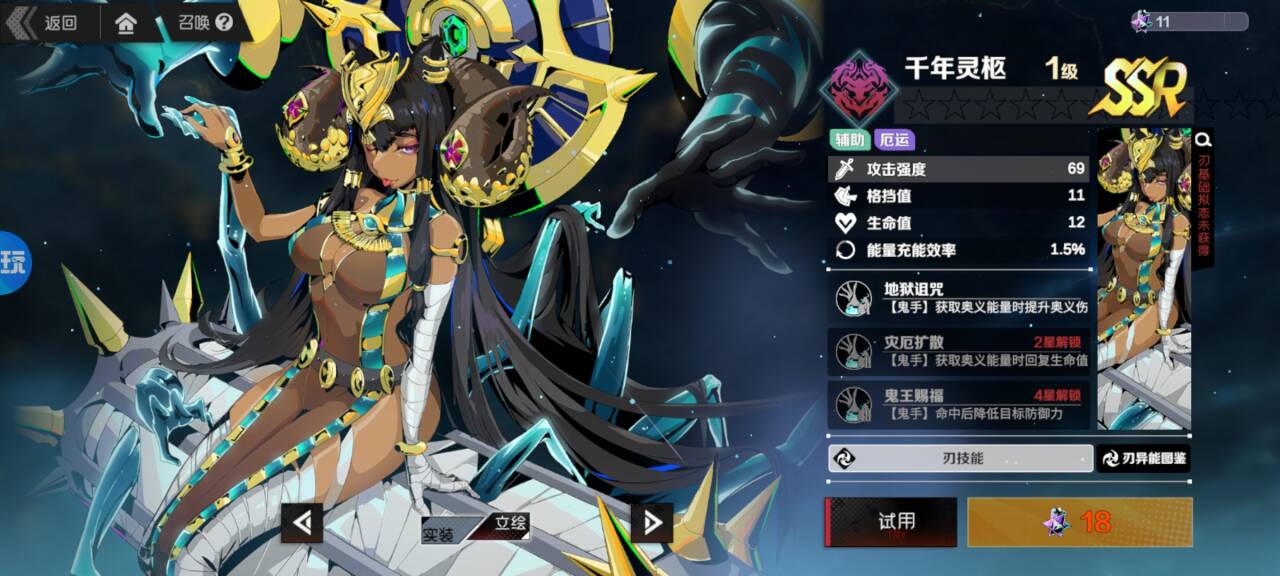View the 鬼王赐福 skill details
This screenshot has width=1280, height=576.
click(x=960, y=403)
